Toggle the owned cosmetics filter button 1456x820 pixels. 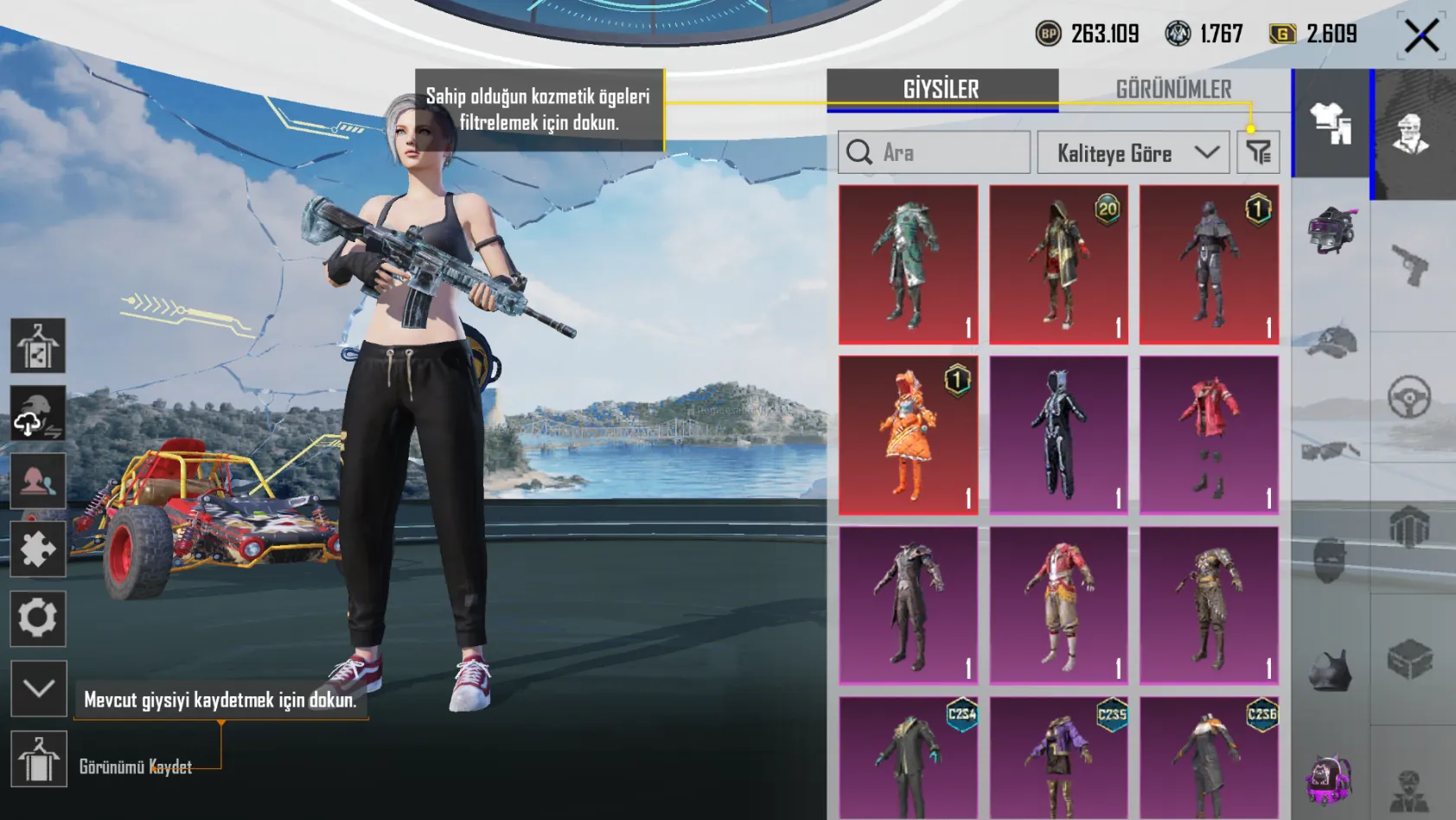1258,153
